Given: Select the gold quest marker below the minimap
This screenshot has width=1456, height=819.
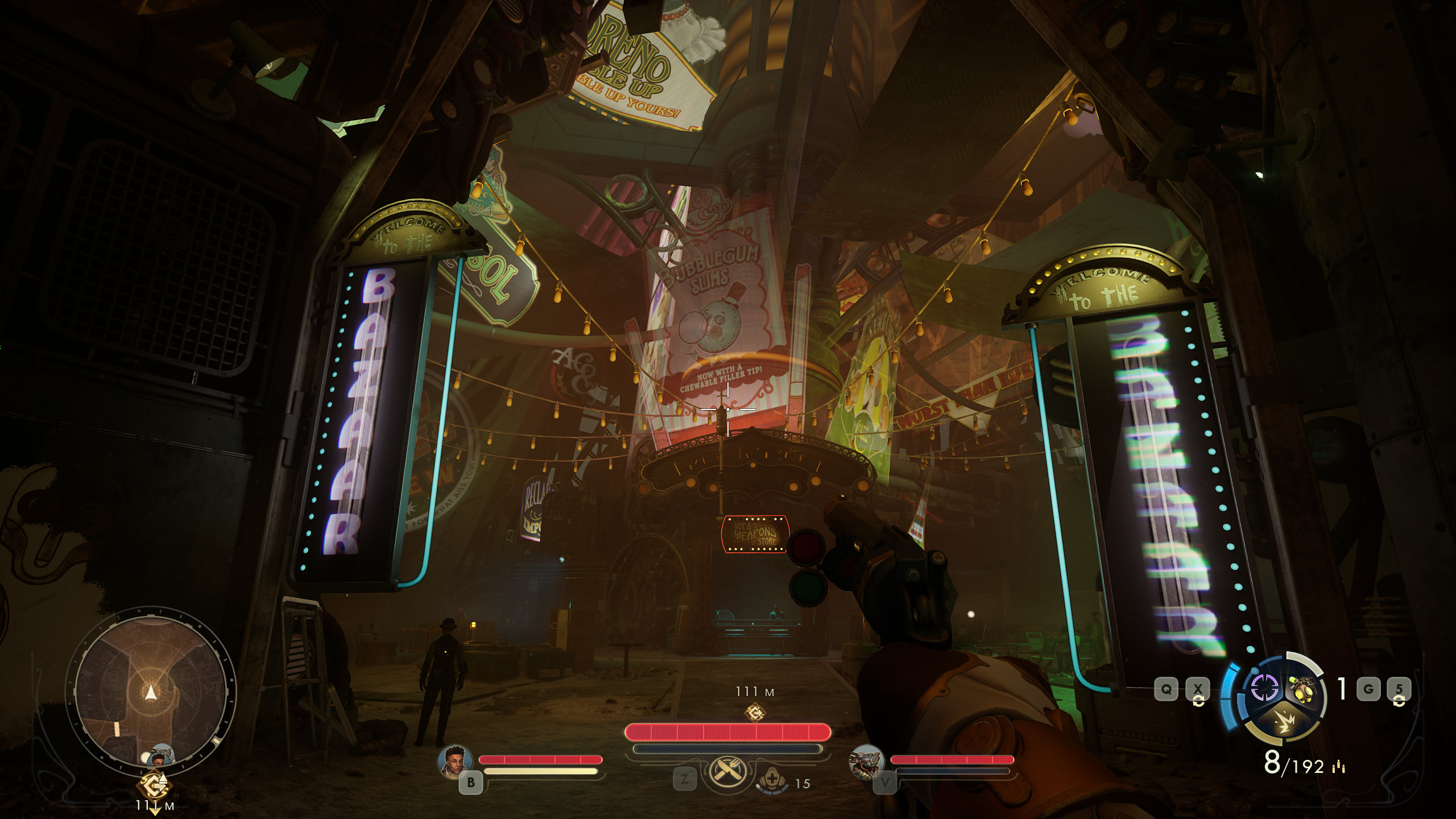Looking at the screenshot, I should (x=154, y=785).
